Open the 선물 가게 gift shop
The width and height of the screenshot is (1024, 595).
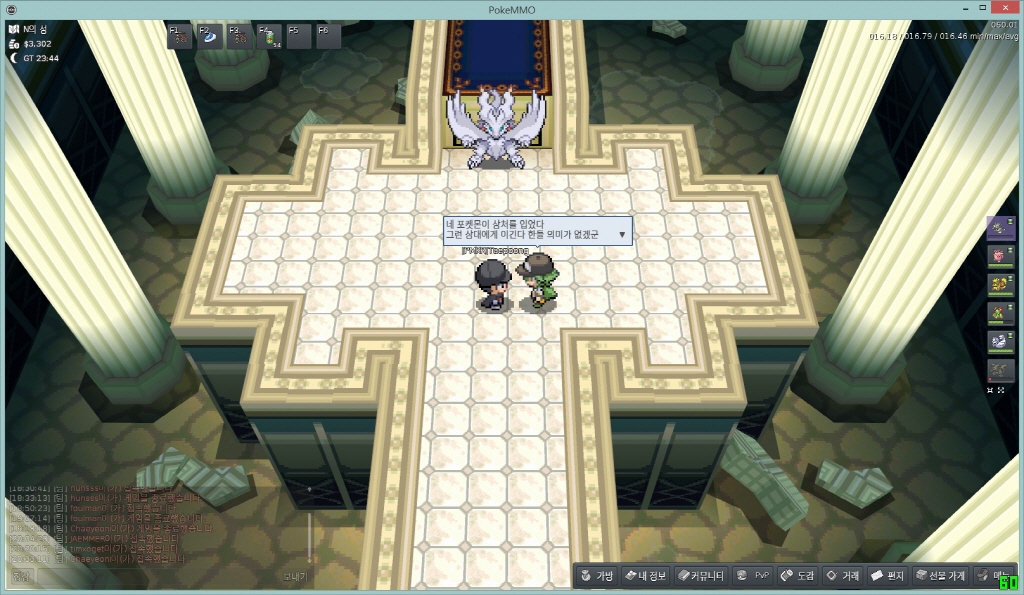pyautogui.click(x=940, y=576)
